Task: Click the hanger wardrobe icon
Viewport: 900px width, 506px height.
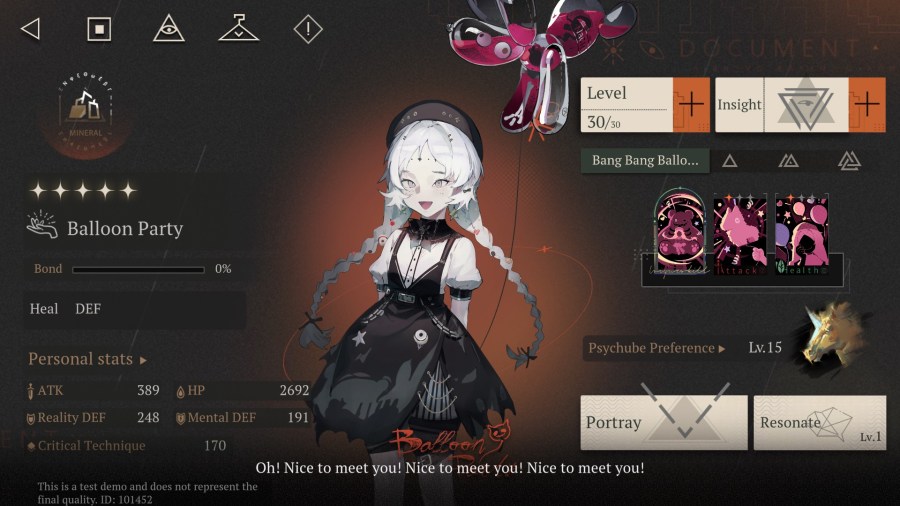Action: click(238, 29)
